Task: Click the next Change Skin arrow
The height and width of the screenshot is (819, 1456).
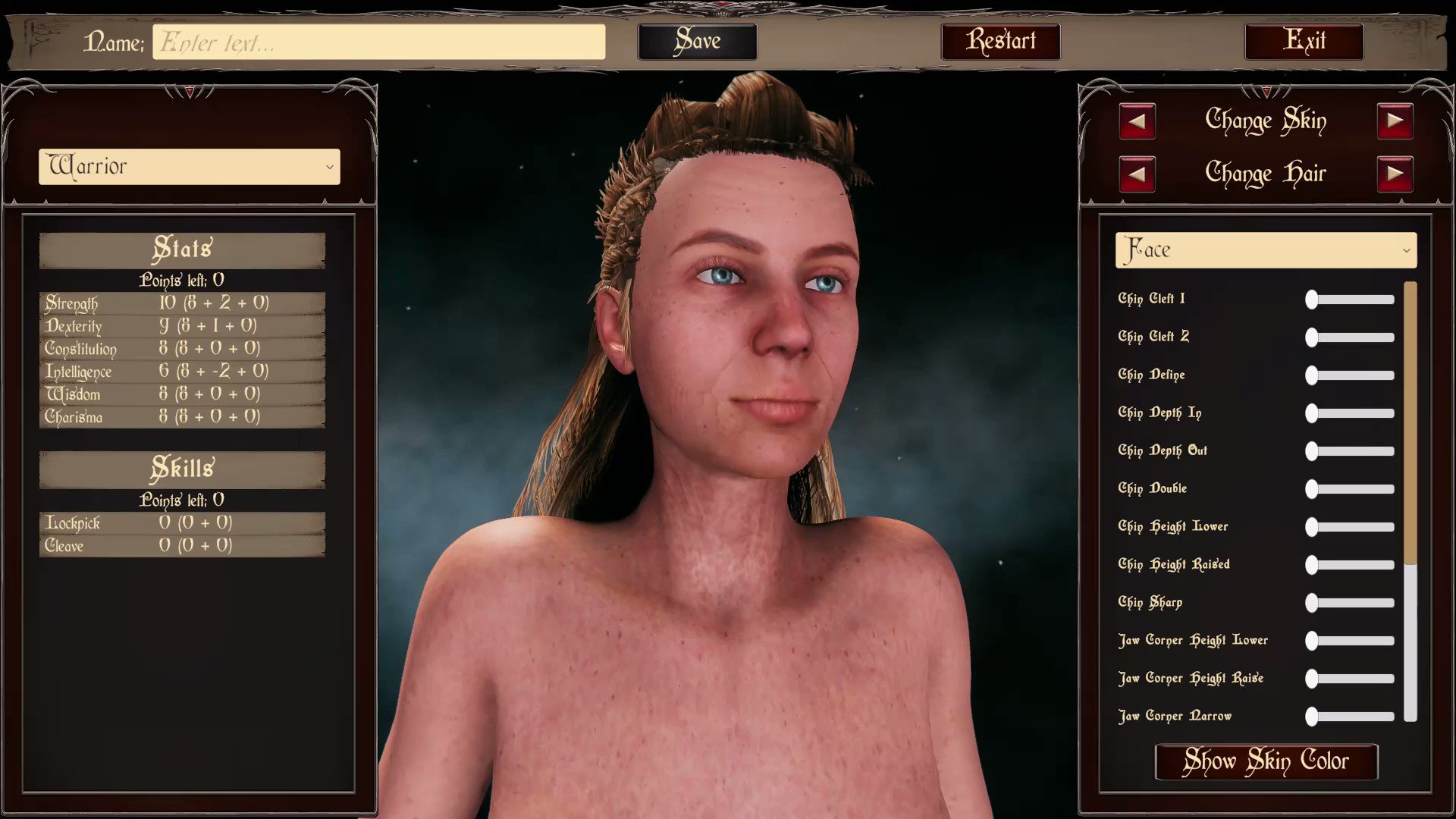Action: tap(1395, 121)
